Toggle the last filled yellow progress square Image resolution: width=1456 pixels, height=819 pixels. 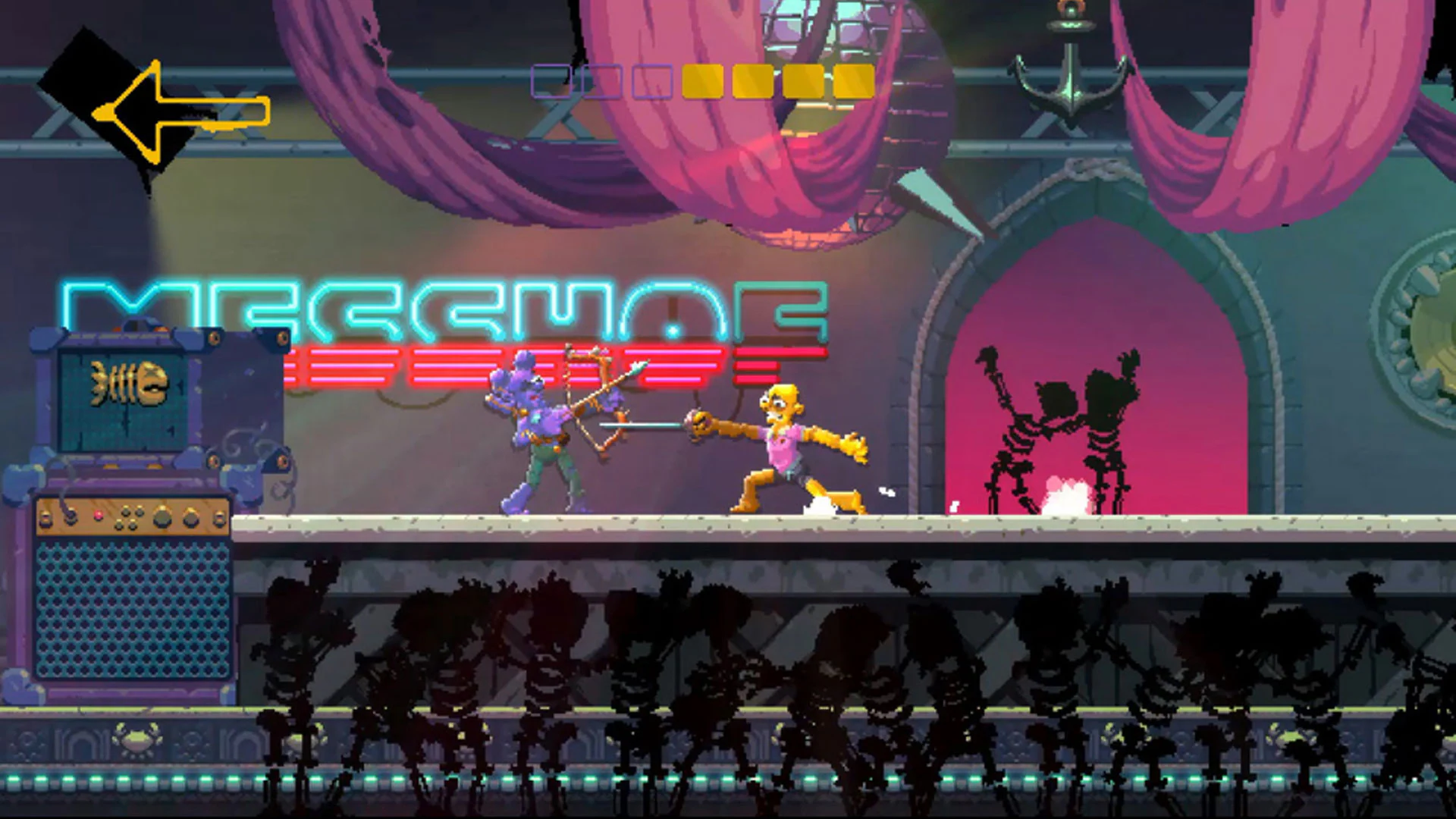(853, 82)
